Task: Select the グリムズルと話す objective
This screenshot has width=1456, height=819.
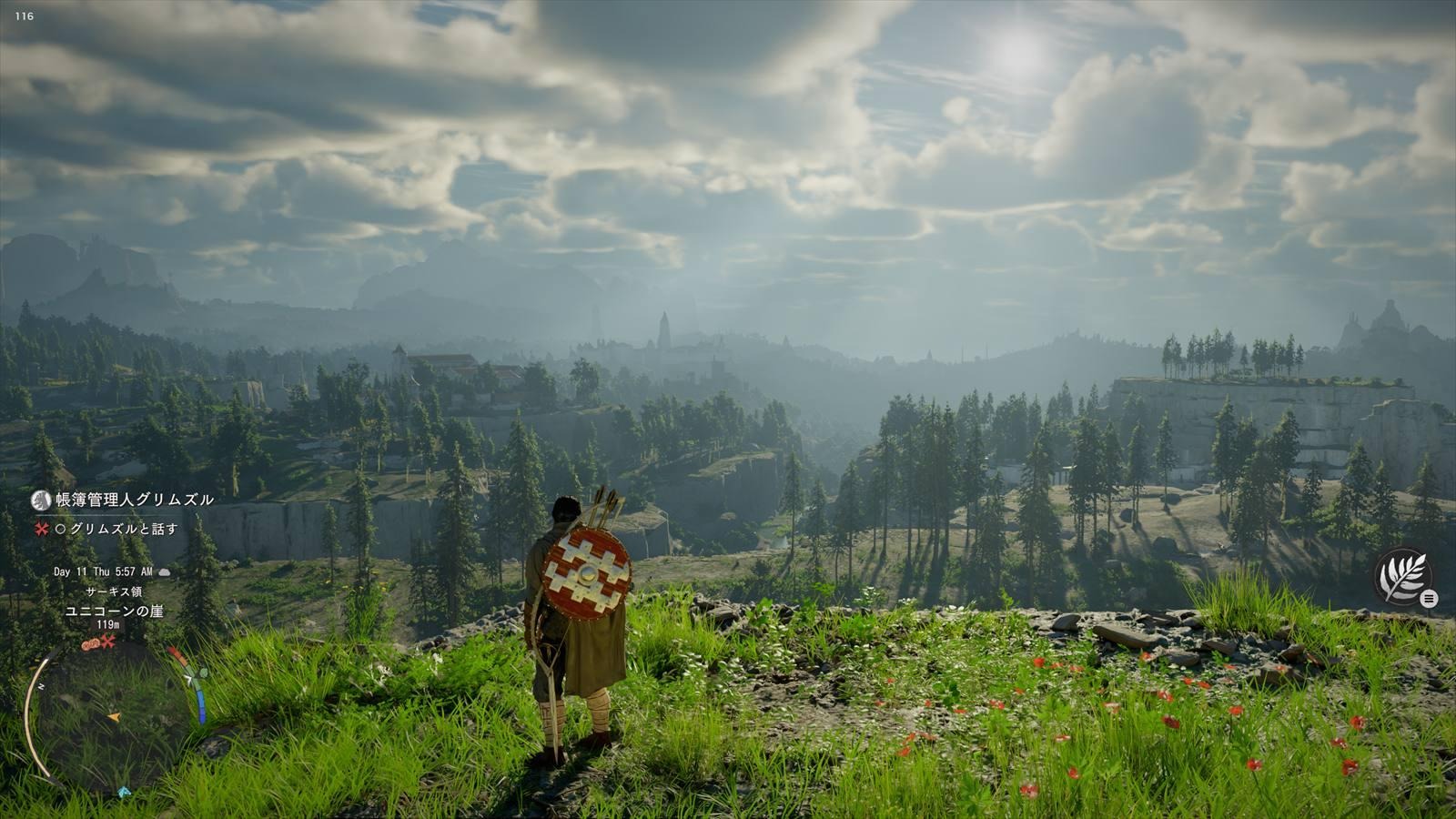Action: coord(123,529)
